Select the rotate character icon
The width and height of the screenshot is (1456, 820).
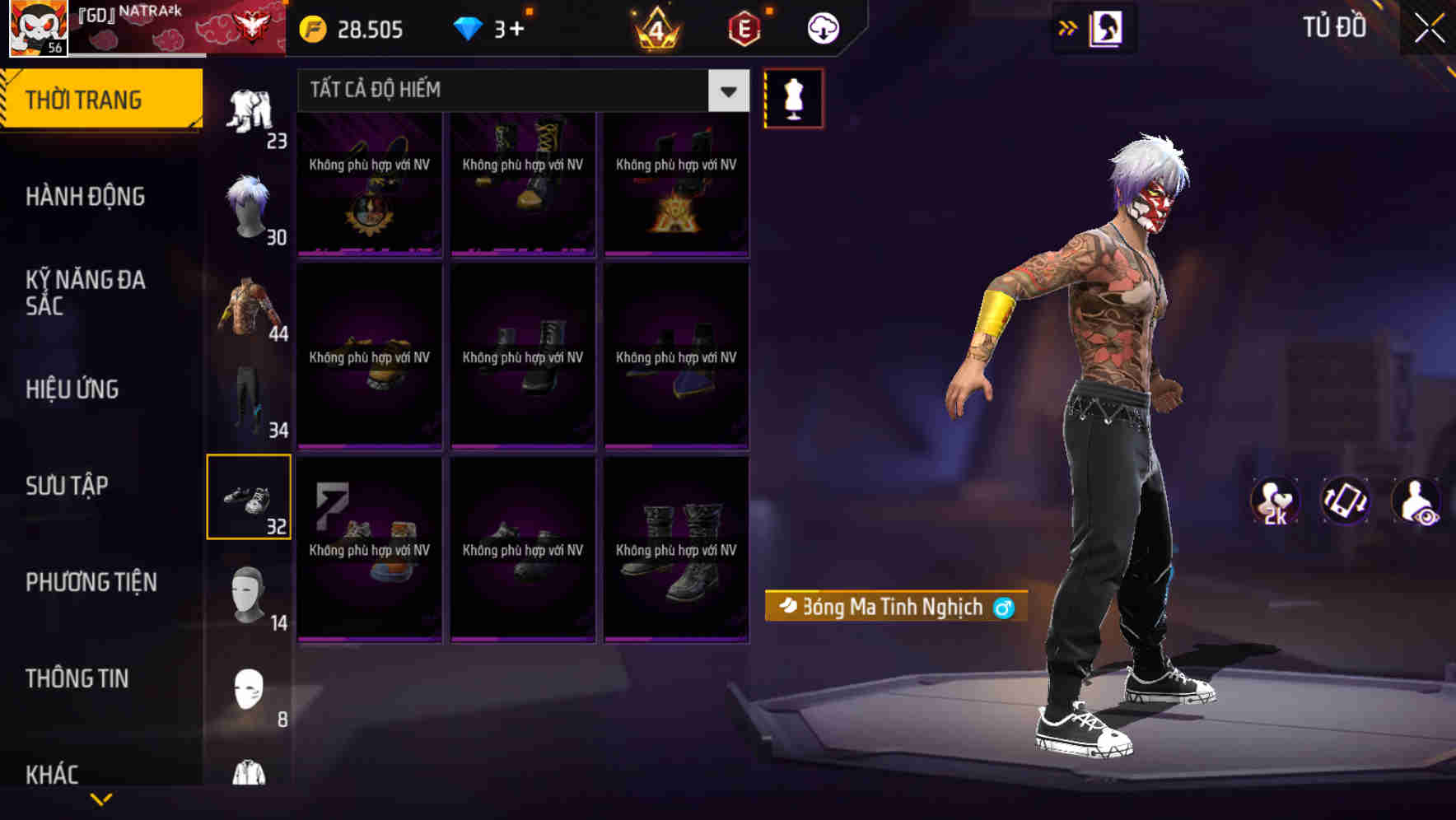tap(1345, 501)
